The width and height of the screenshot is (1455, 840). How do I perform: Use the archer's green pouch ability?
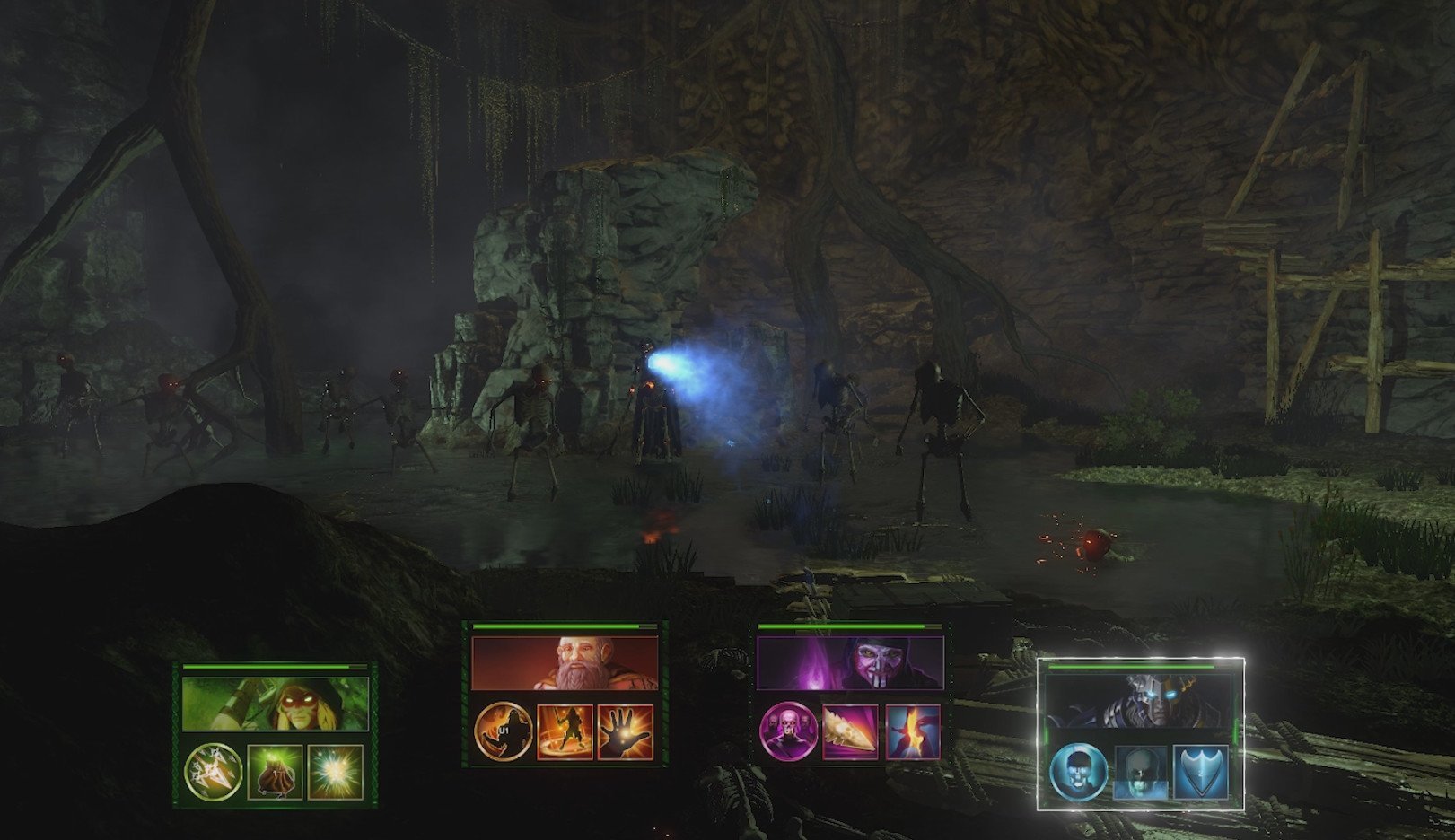point(274,772)
